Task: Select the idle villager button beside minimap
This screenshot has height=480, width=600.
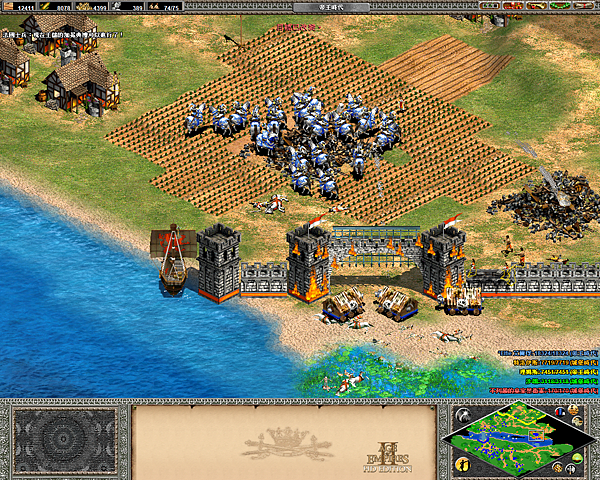Action: [x=463, y=463]
